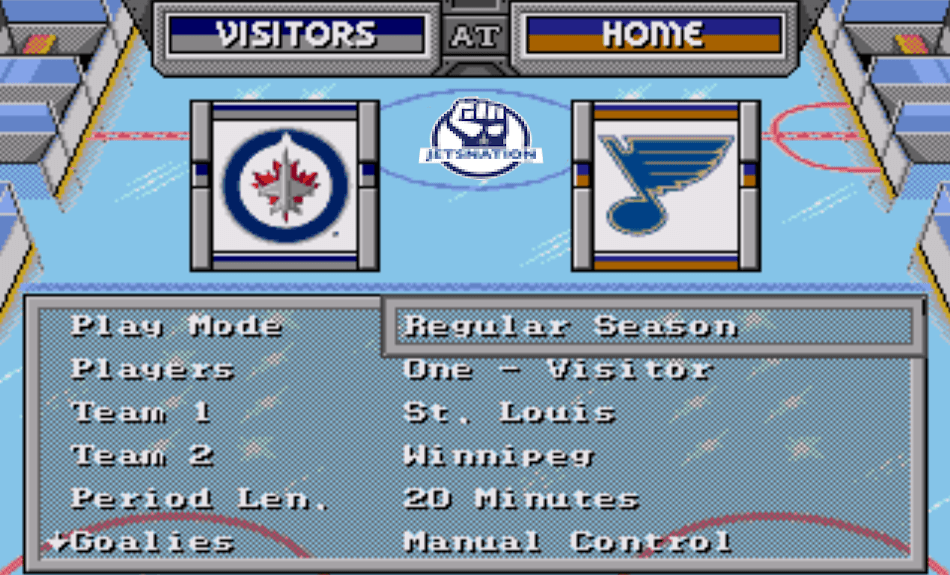This screenshot has width=950, height=575.
Task: Change the One - Visitor players setting
Action: click(557, 369)
